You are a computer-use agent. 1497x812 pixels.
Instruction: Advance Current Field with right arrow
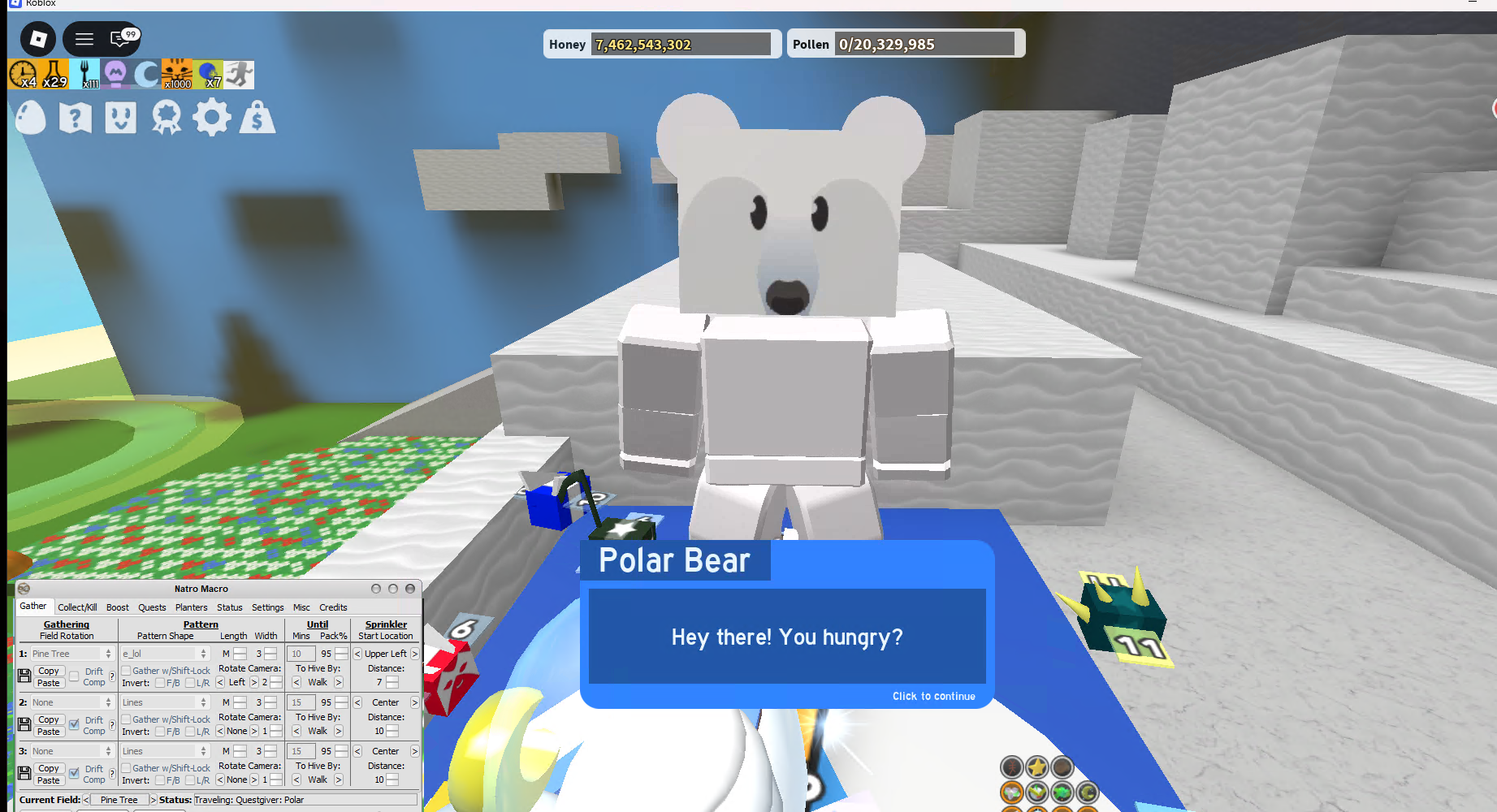154,799
